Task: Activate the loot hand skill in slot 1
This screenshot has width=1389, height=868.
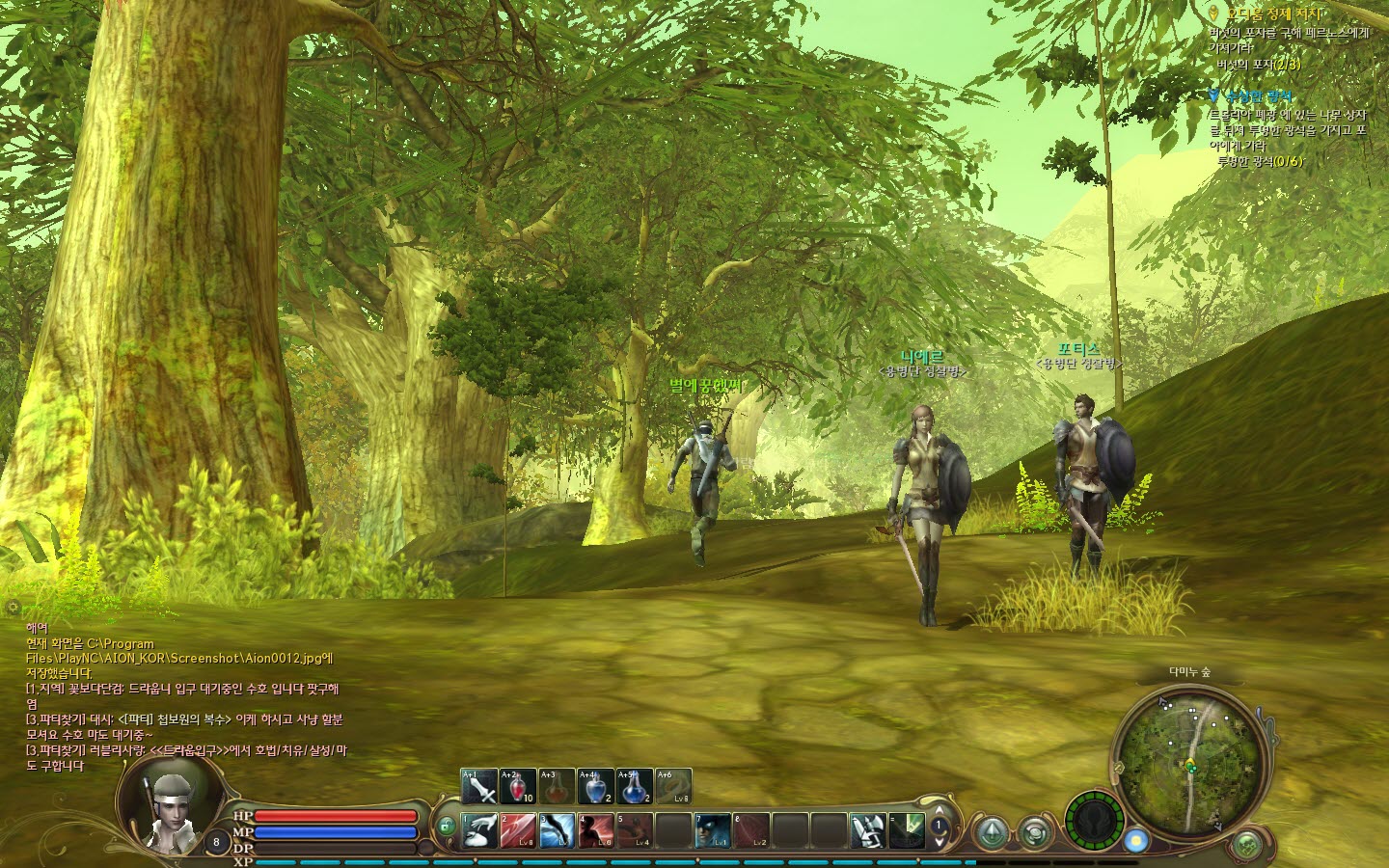Action: [479, 830]
